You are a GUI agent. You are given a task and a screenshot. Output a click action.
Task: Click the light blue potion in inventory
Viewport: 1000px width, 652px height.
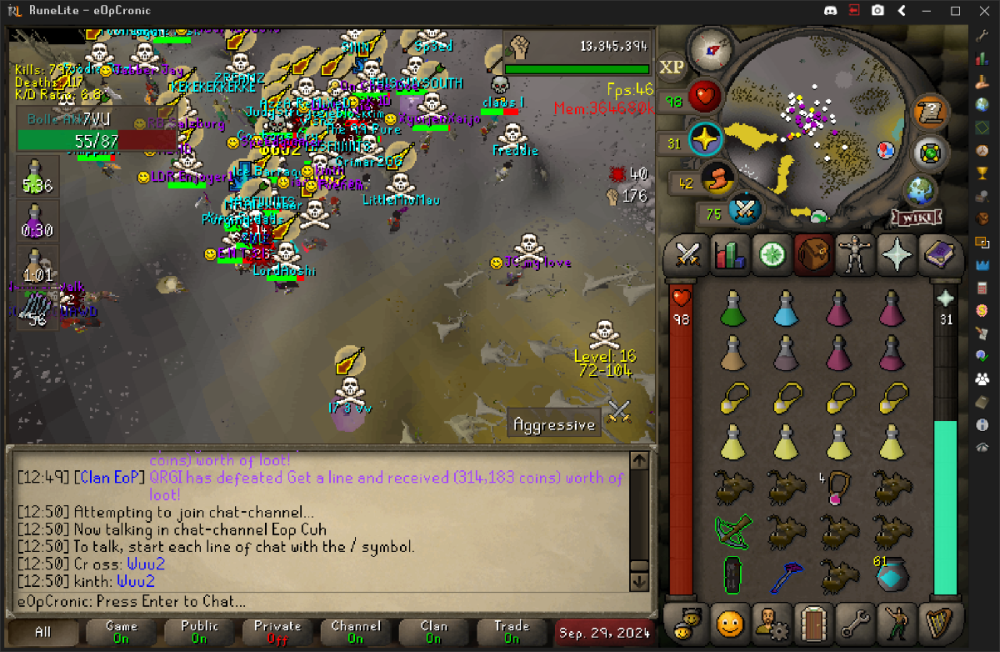787,307
